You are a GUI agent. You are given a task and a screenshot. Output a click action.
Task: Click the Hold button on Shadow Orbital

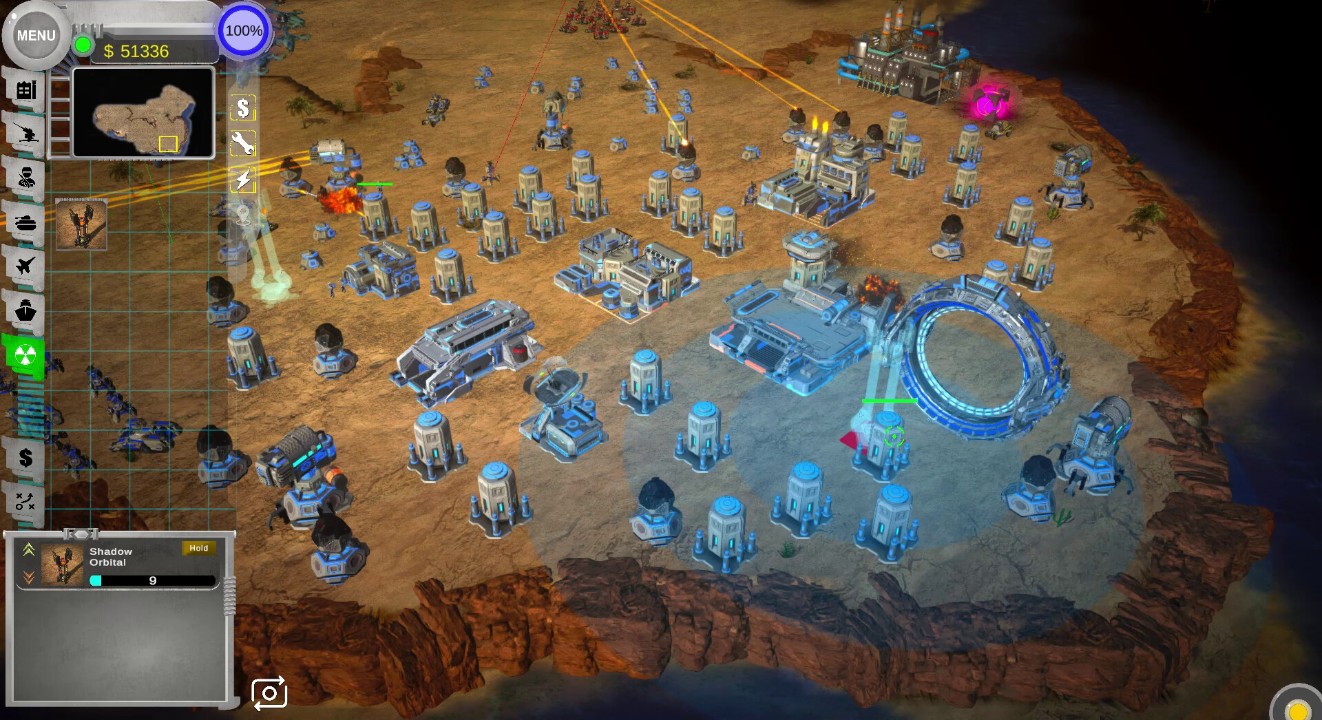(x=198, y=548)
